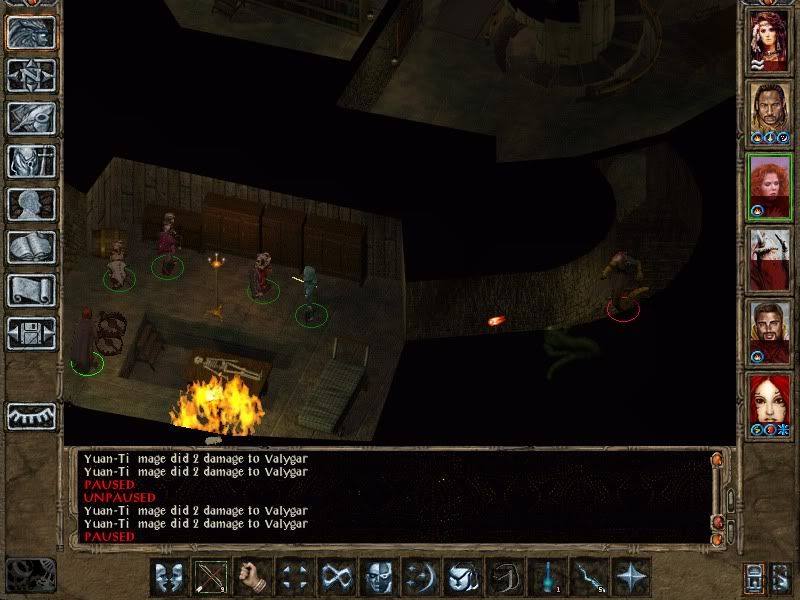The image size is (800, 600).
Task: Activate the lightning wand quick item
Action: 590,577
